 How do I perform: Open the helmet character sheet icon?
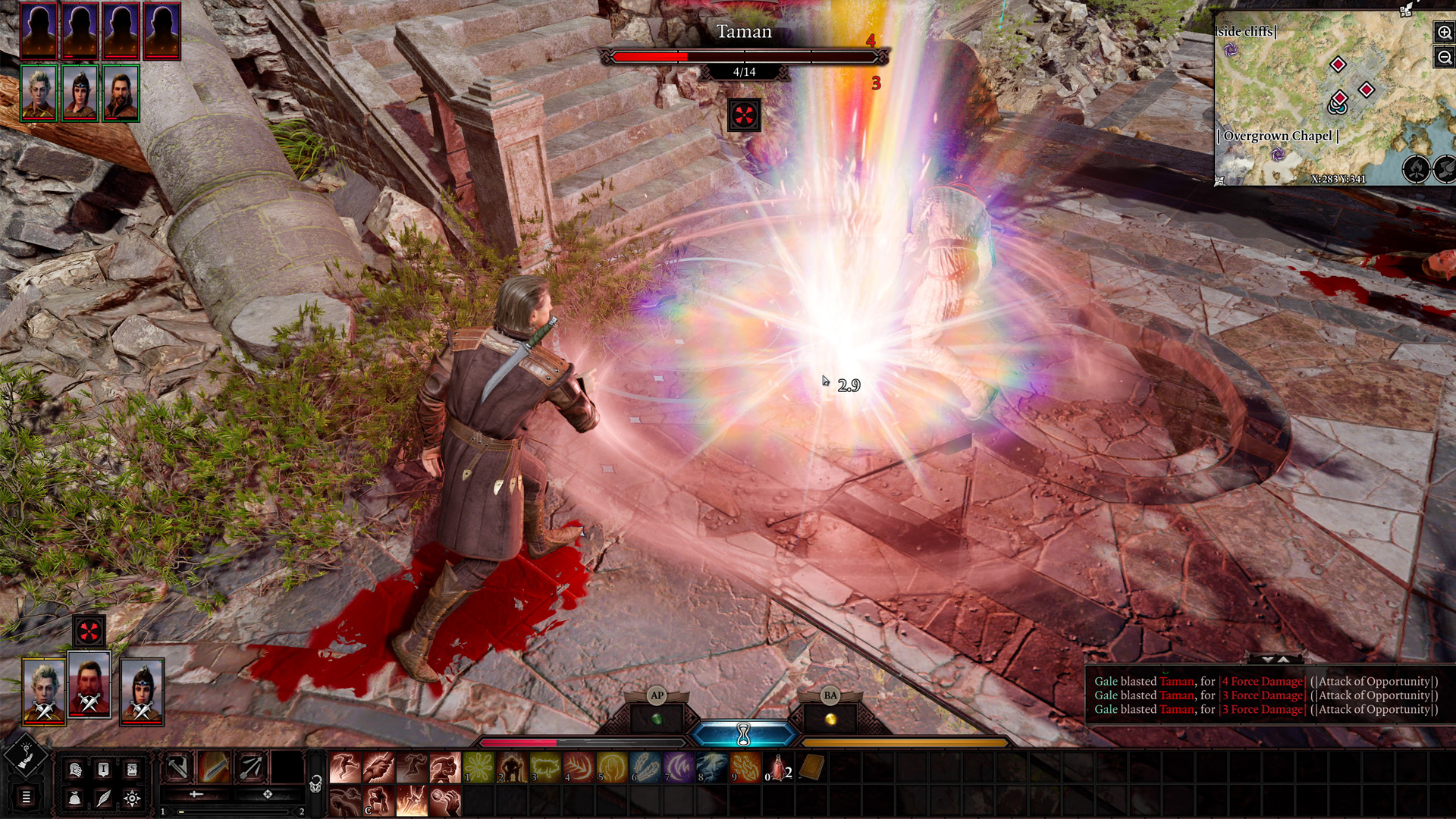coord(75,770)
